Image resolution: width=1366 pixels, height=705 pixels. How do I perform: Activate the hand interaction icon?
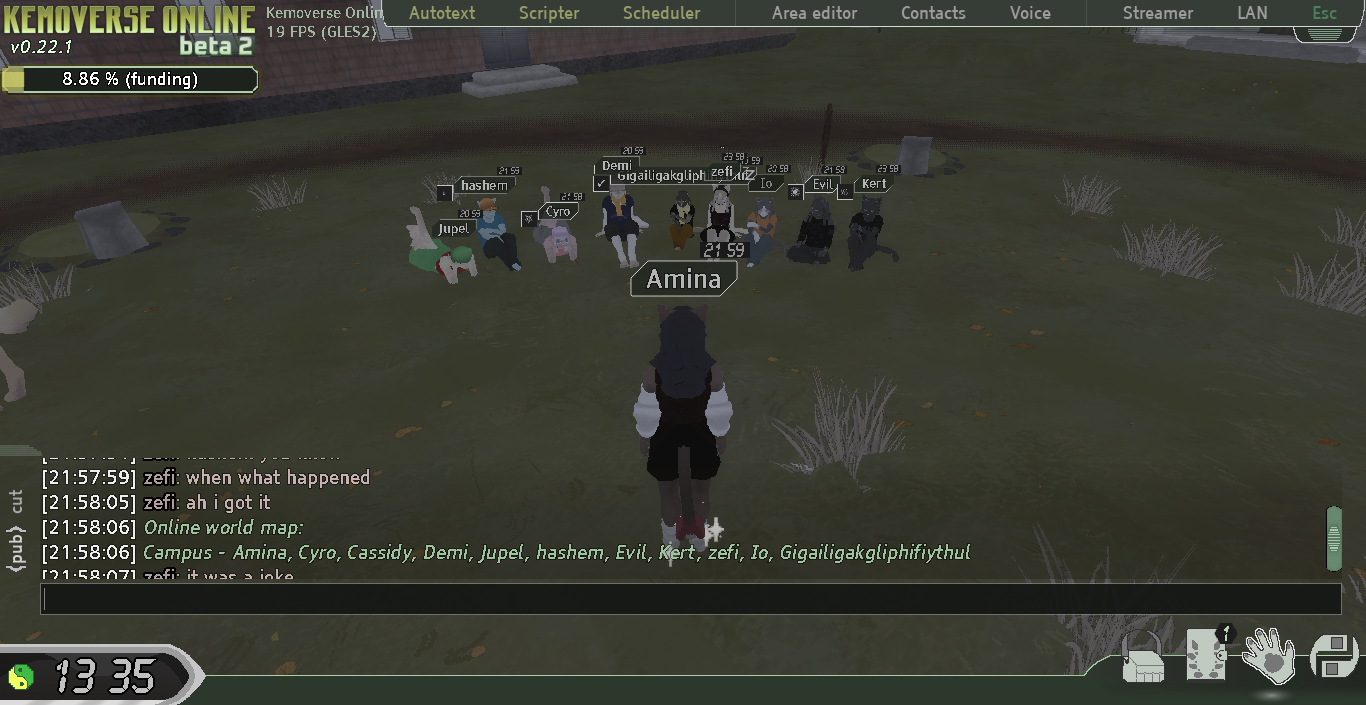[1269, 656]
